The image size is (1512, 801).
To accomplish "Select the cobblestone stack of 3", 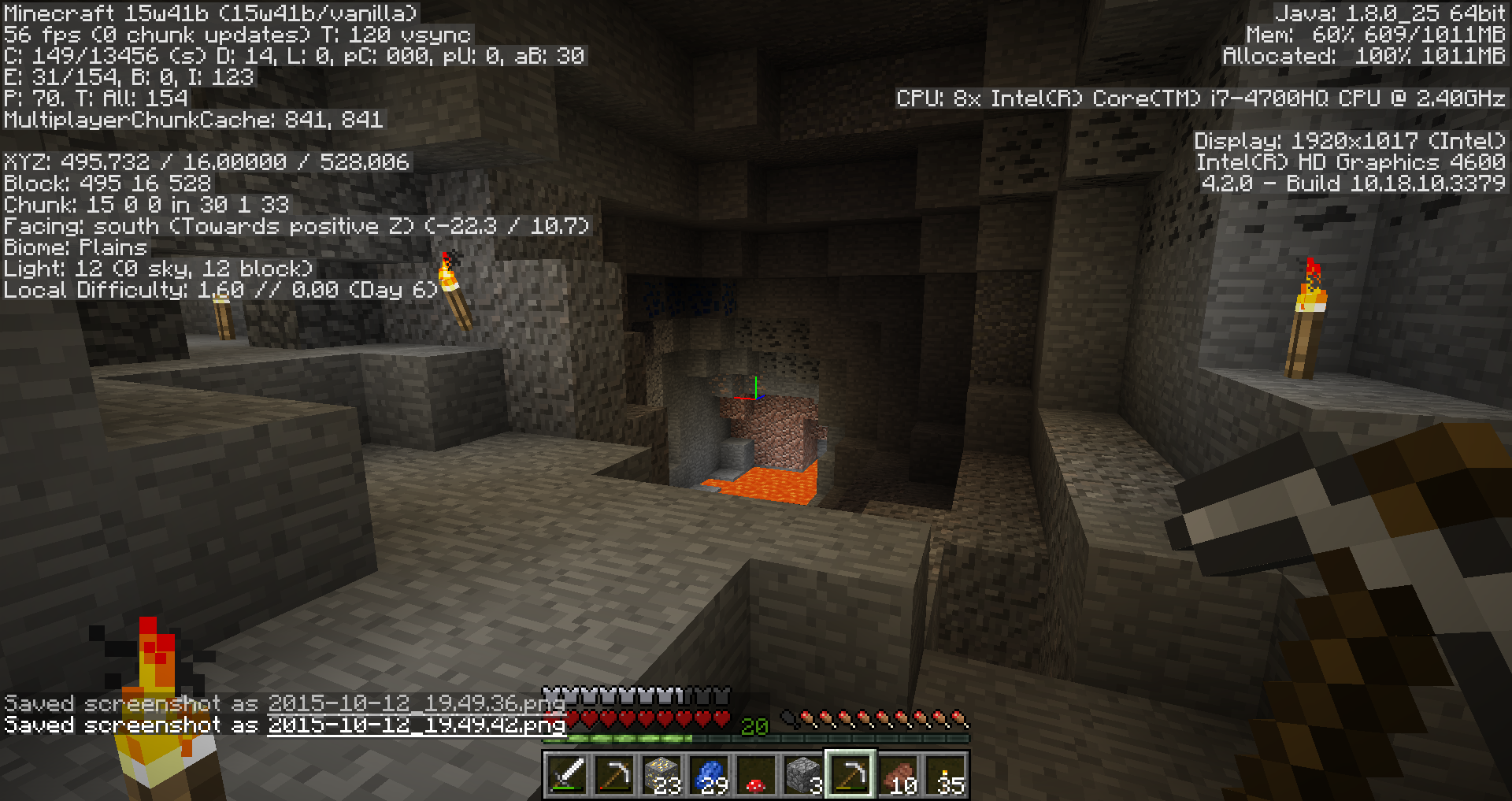I will (x=803, y=775).
